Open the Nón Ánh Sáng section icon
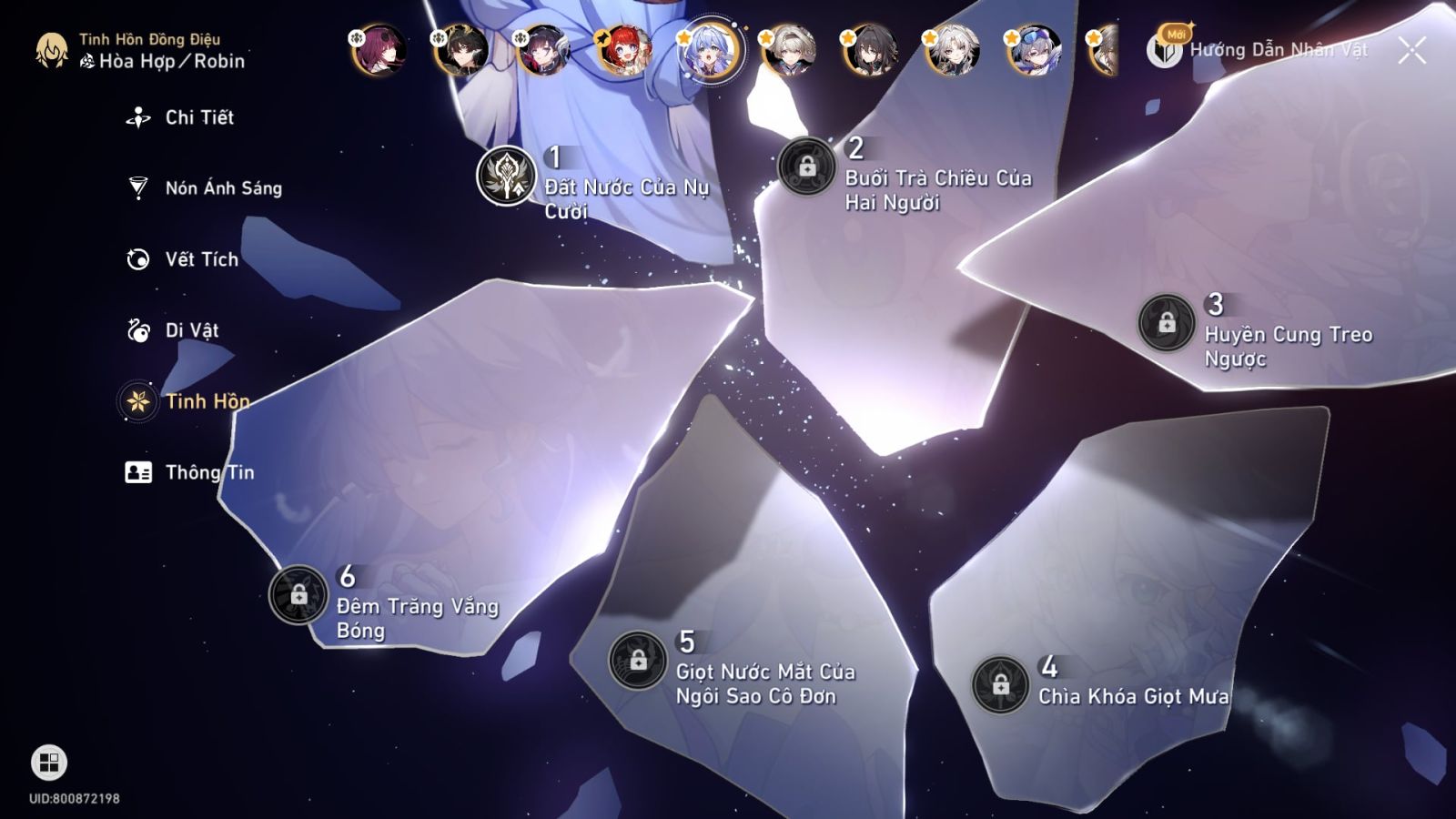The height and width of the screenshot is (819, 1456). click(136, 187)
